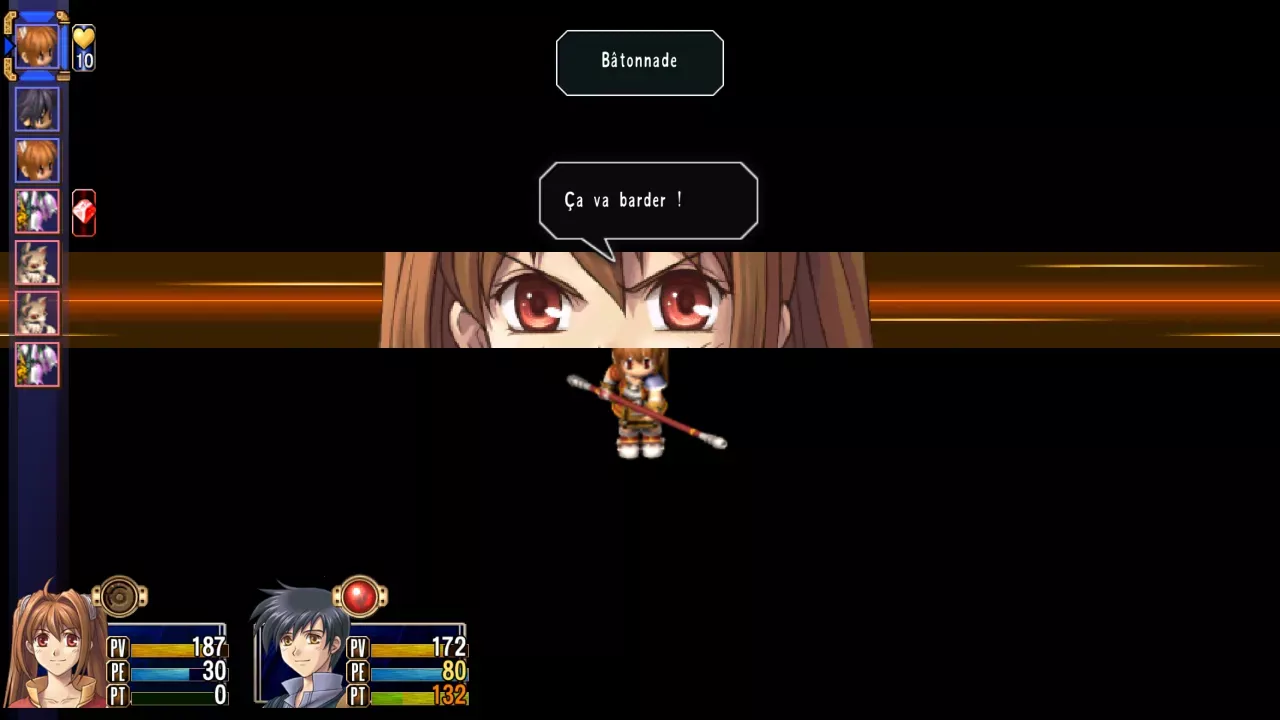Select the PT label beside Estelle's craft gauge
This screenshot has height=720, width=1280.
[117, 696]
